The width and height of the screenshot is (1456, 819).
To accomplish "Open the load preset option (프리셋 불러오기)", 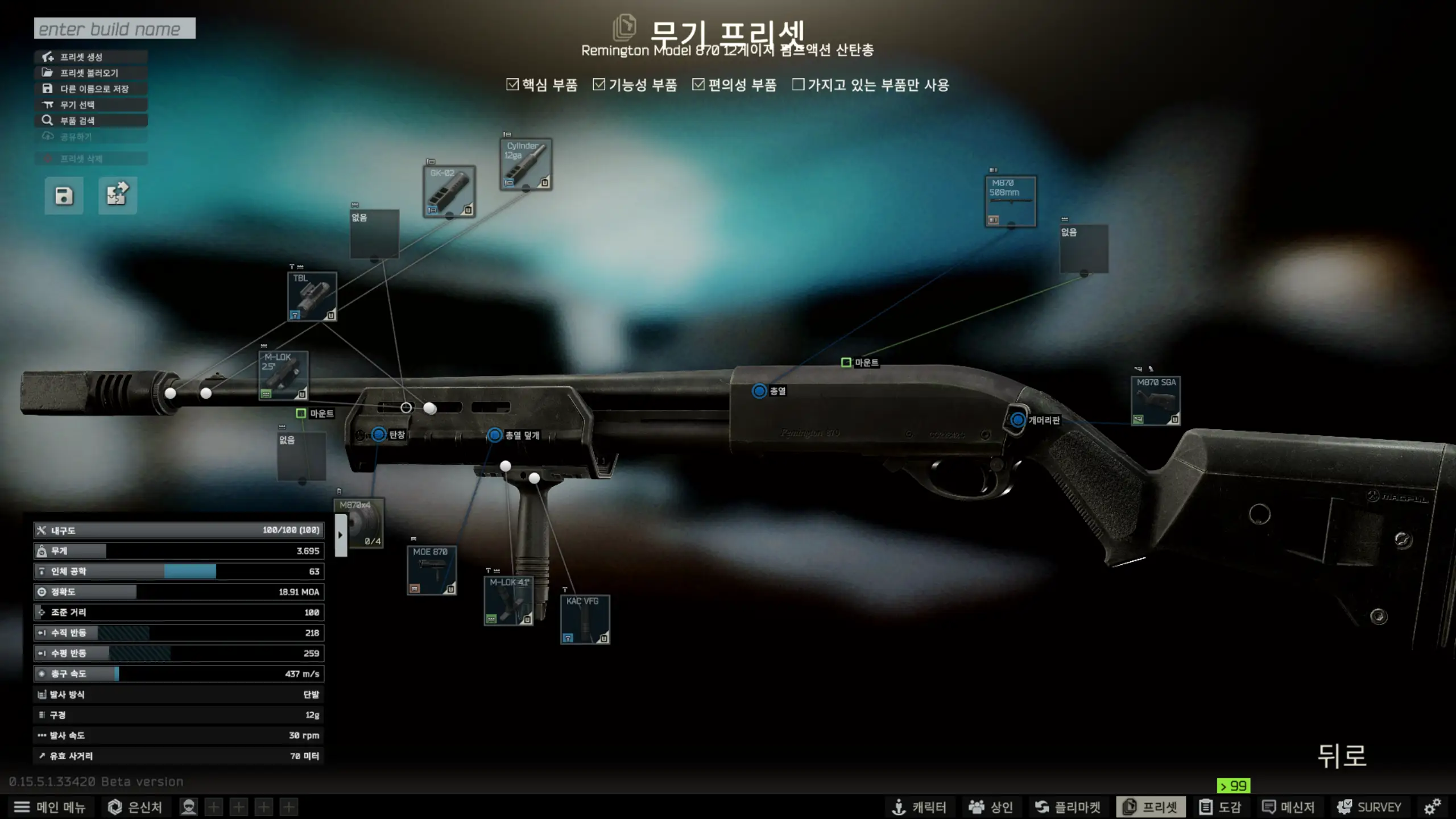I will pyautogui.click(x=91, y=73).
